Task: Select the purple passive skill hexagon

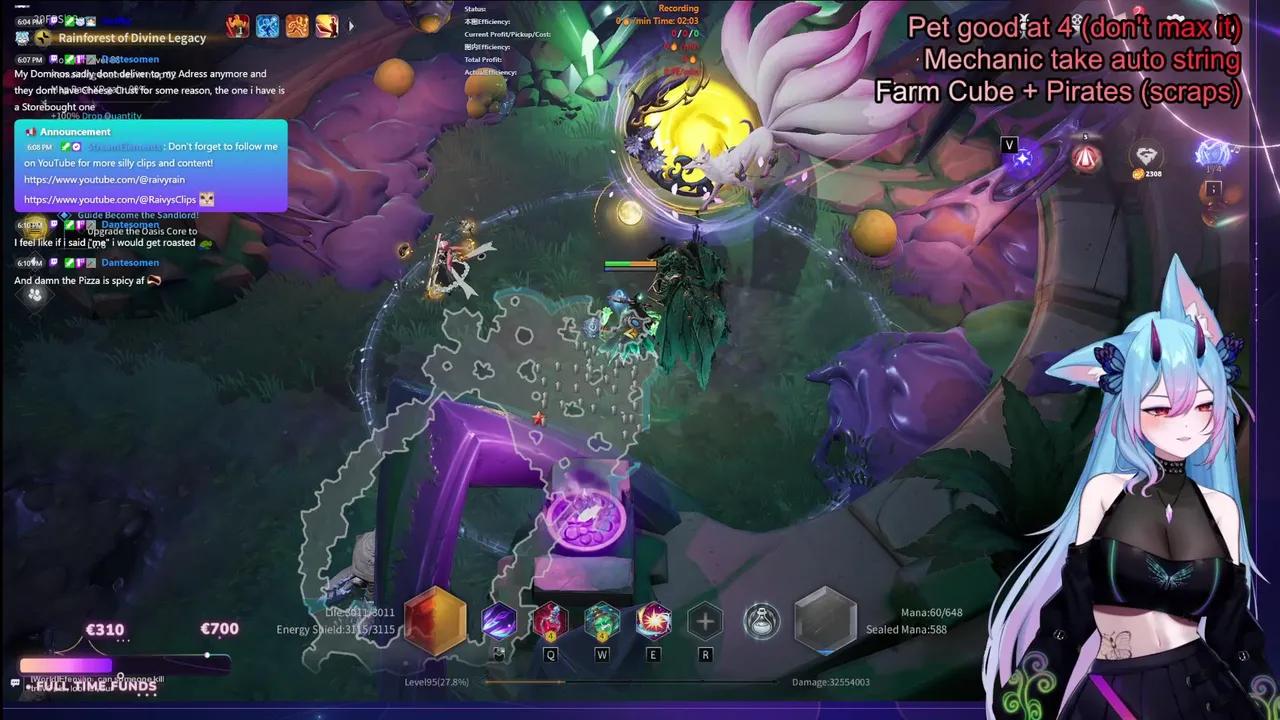Action: (498, 620)
